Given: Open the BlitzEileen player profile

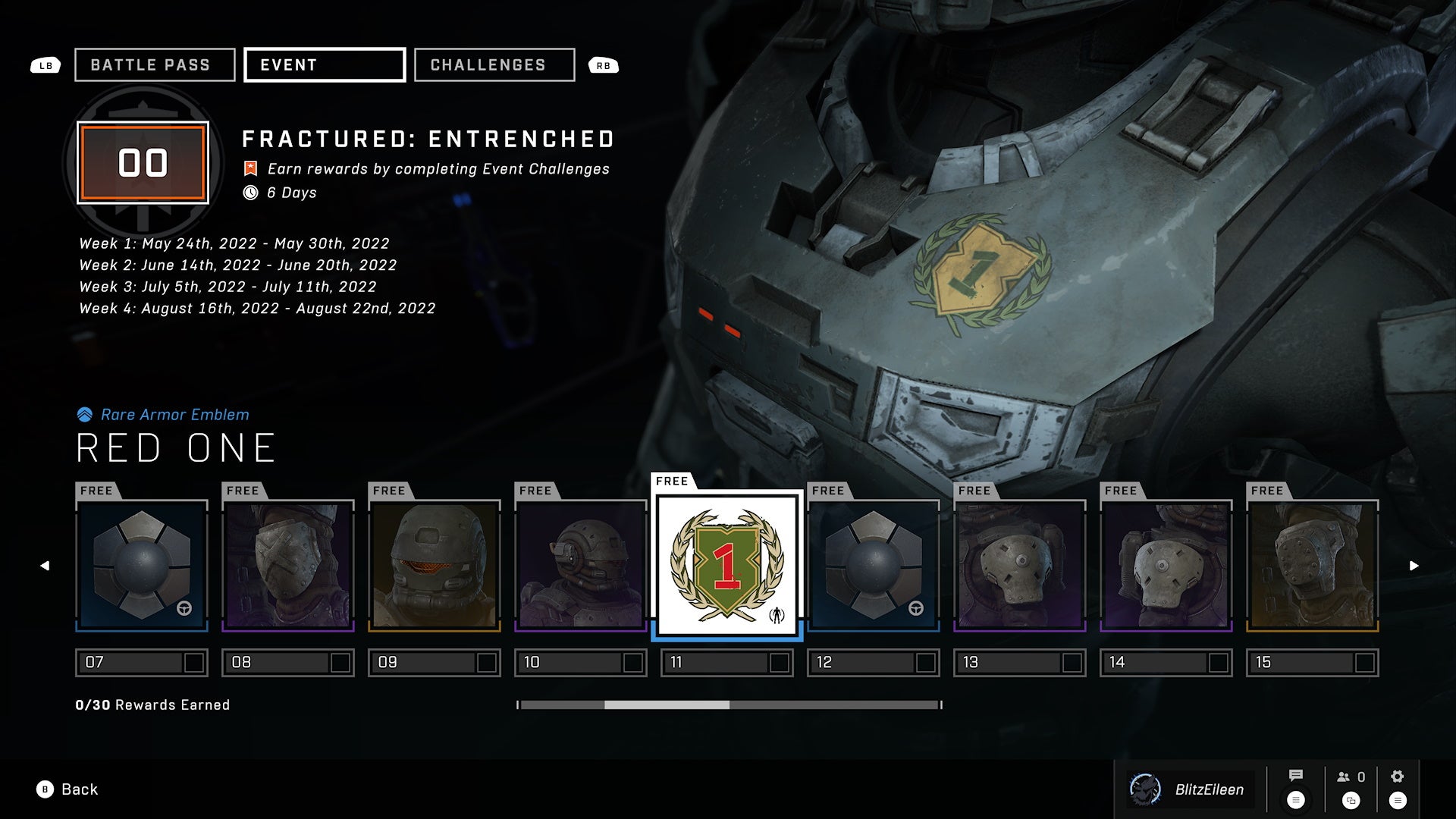Looking at the screenshot, I should click(x=1191, y=789).
